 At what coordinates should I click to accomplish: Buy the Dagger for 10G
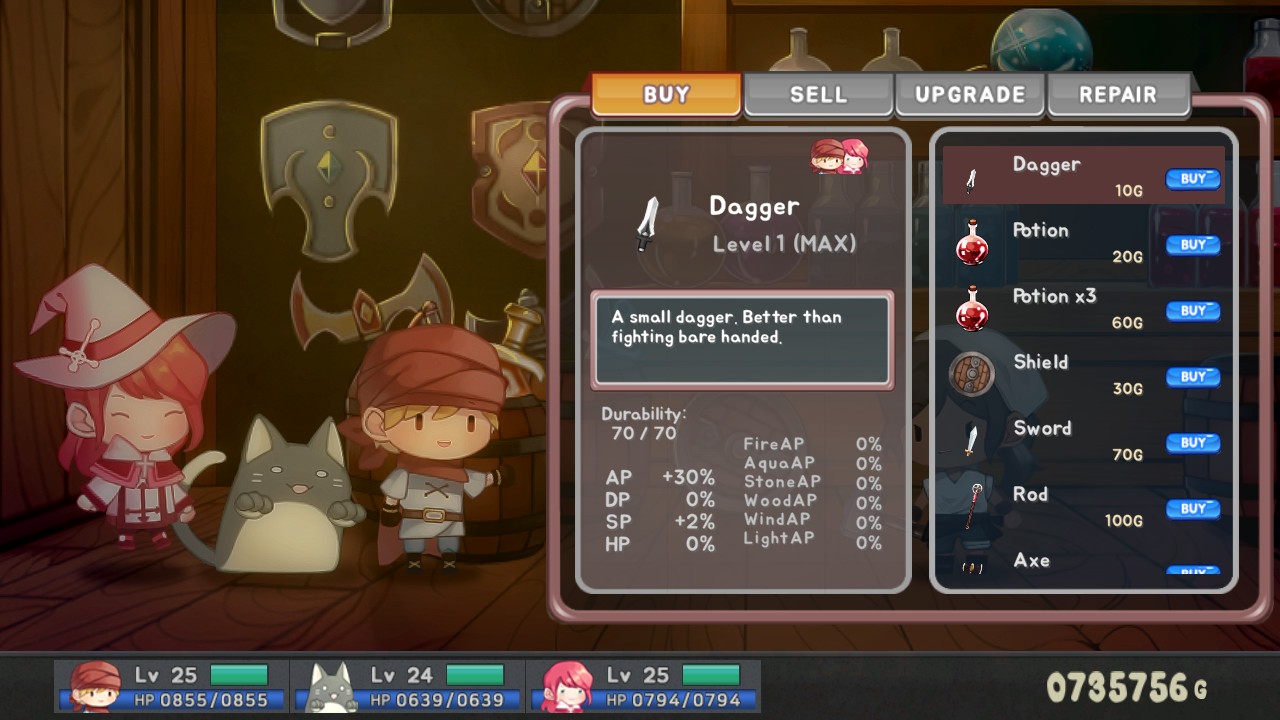click(1193, 179)
